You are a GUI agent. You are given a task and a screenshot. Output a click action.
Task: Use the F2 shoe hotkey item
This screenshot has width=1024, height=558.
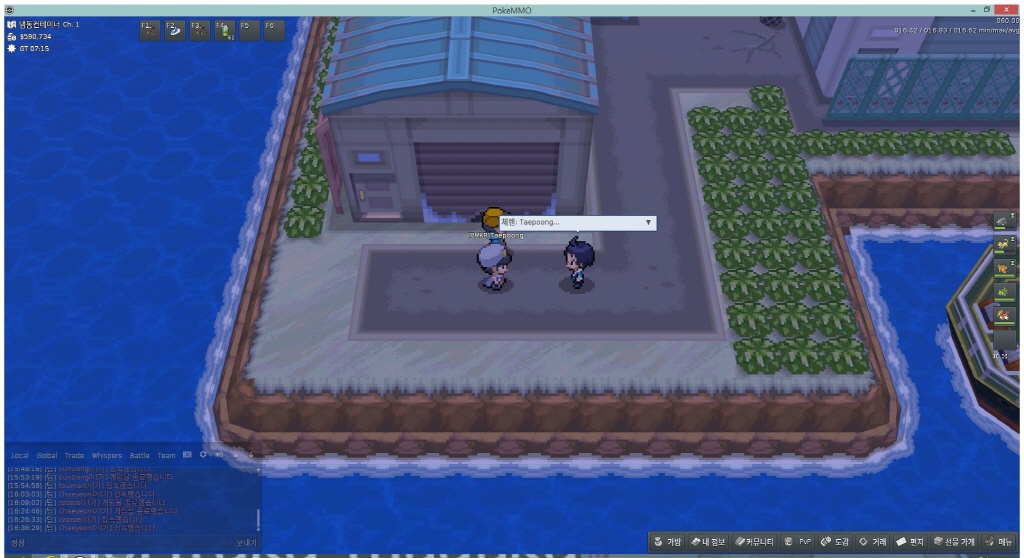click(x=175, y=31)
